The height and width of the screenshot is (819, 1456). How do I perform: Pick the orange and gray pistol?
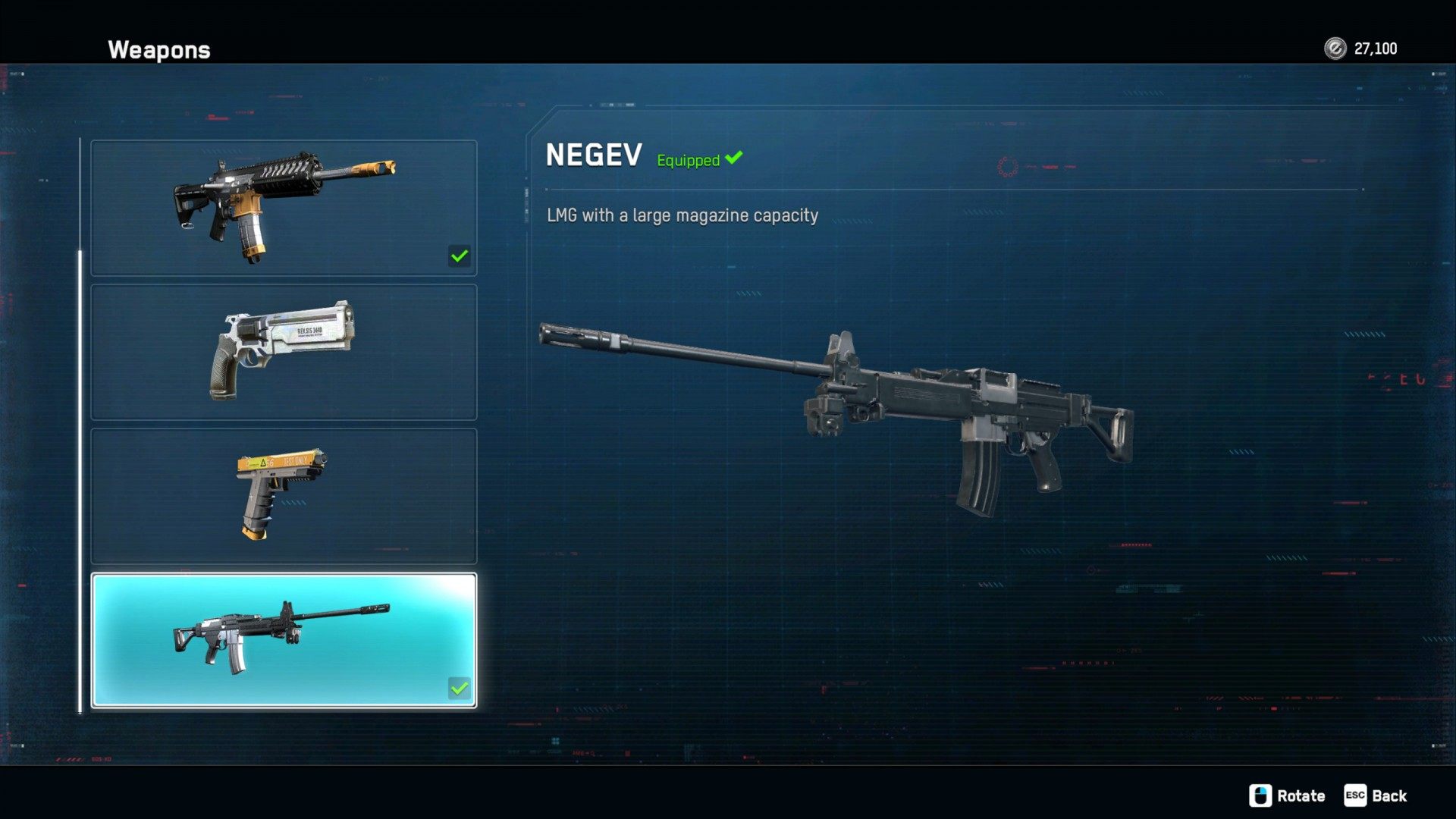tap(284, 495)
